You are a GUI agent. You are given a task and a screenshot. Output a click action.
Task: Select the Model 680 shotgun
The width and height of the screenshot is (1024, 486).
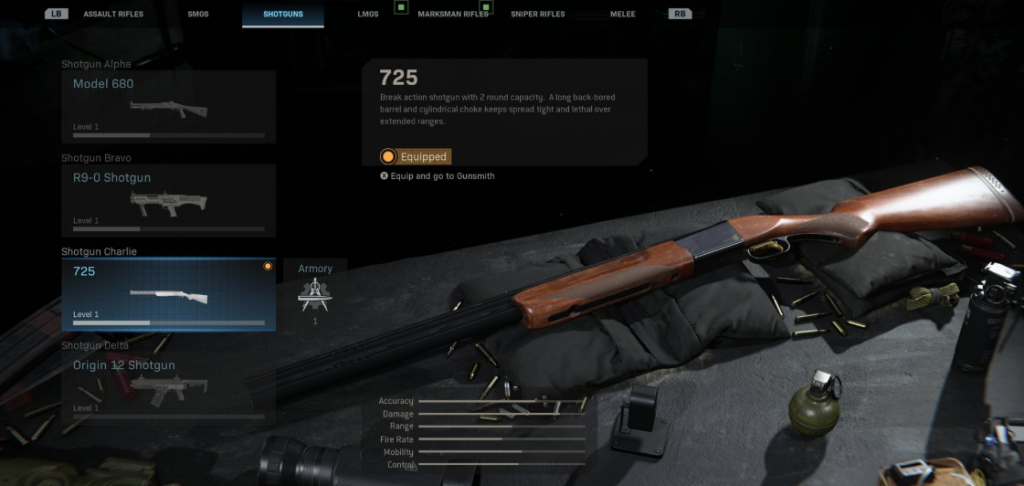[168, 107]
